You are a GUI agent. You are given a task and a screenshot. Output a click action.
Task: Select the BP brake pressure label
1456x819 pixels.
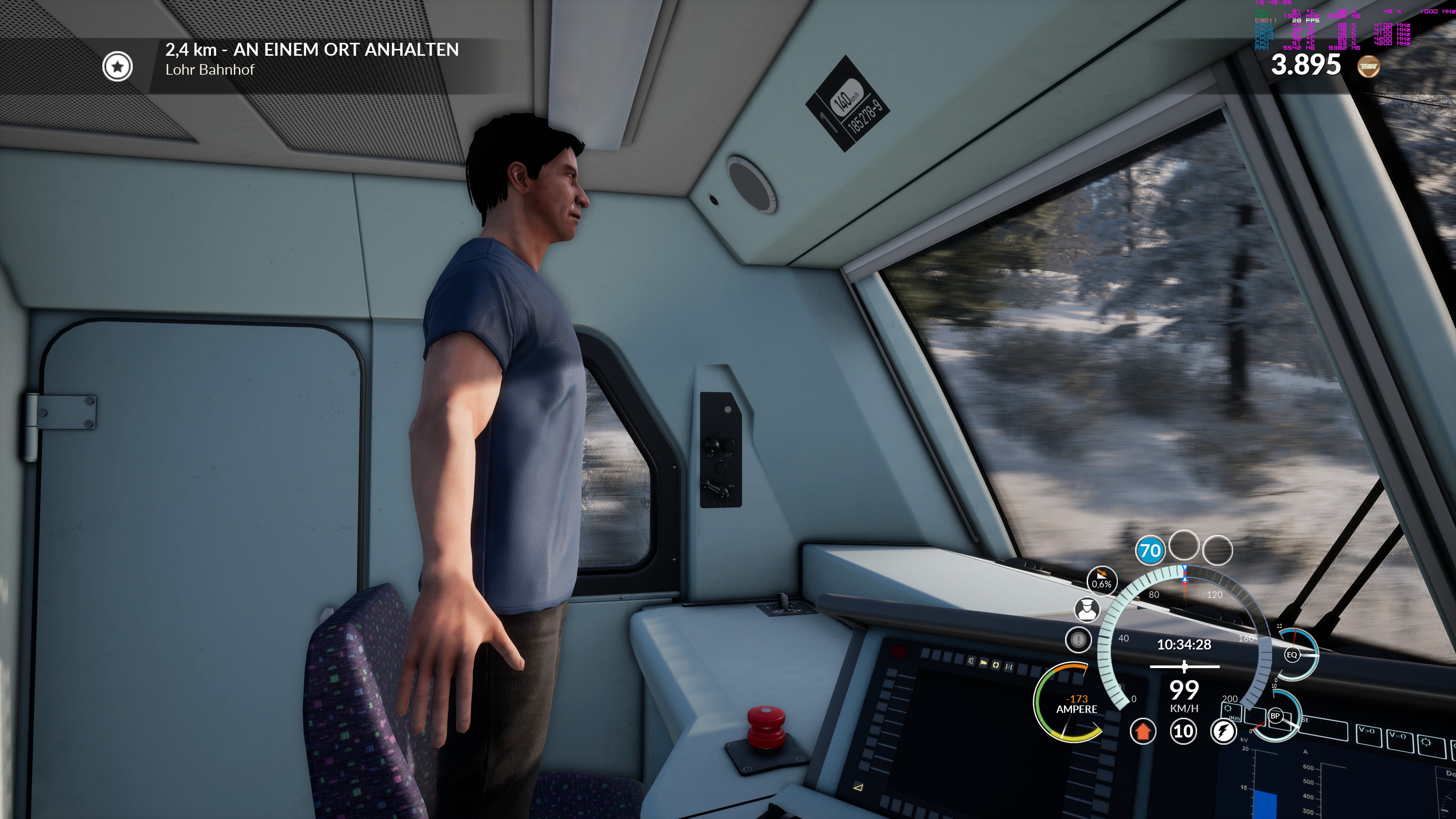click(x=1275, y=715)
